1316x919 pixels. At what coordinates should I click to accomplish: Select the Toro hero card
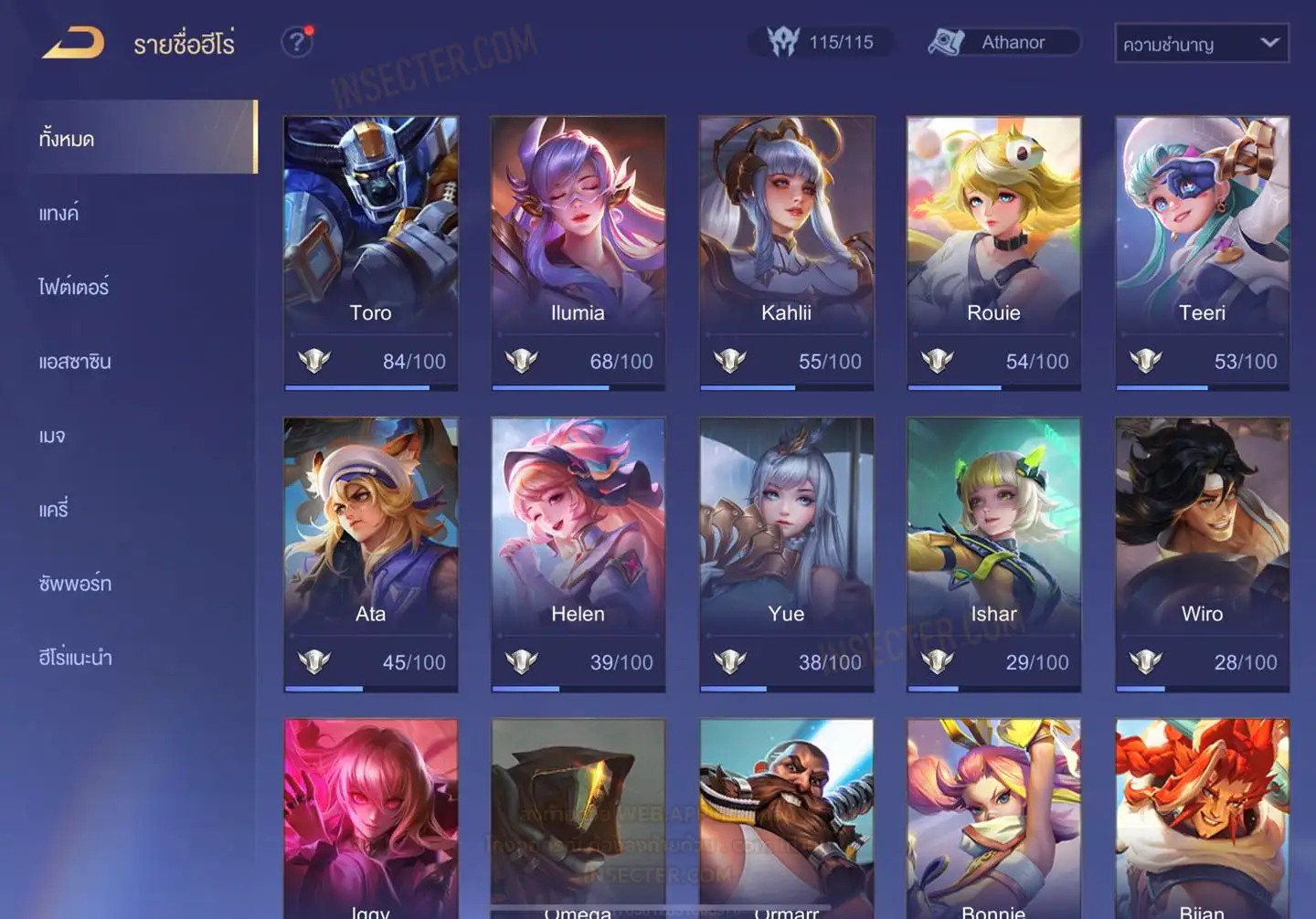[370, 251]
